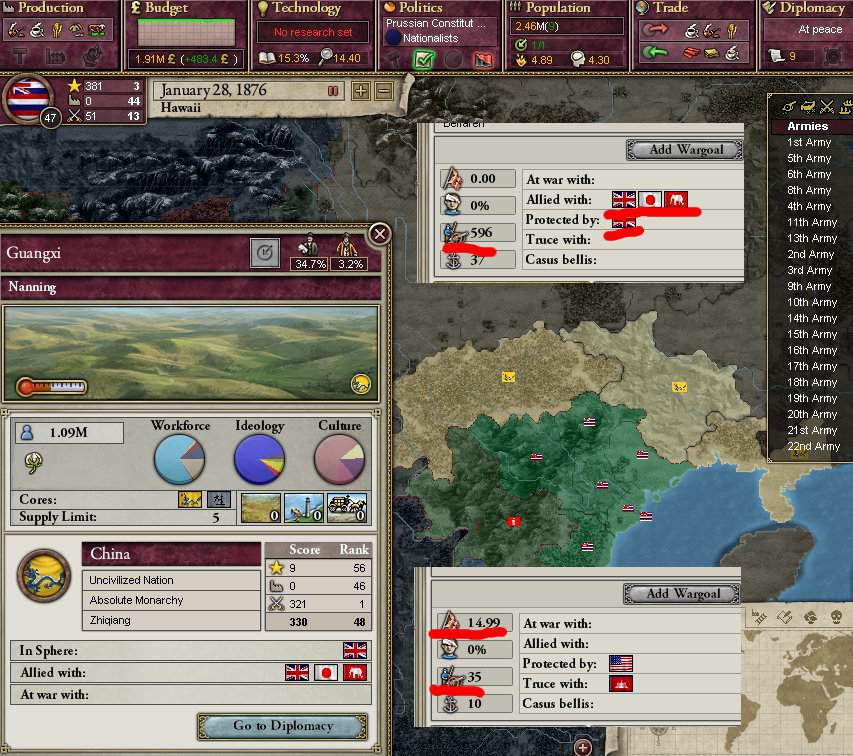Open the Ideology pie chart

click(259, 459)
